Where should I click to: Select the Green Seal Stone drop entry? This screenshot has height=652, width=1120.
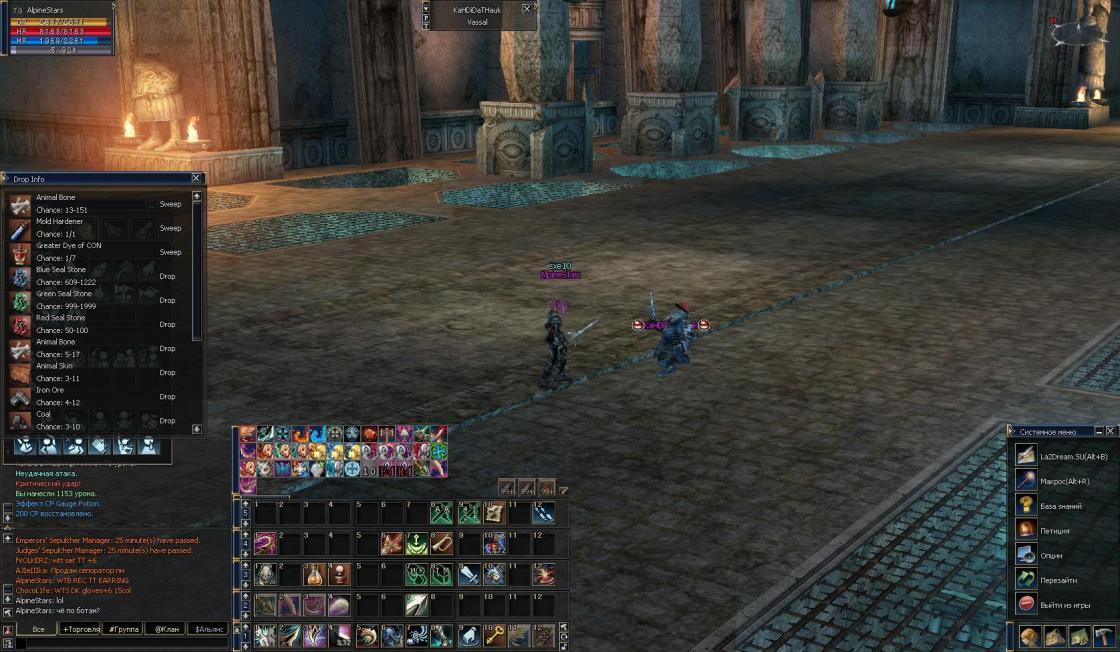pyautogui.click(x=100, y=300)
